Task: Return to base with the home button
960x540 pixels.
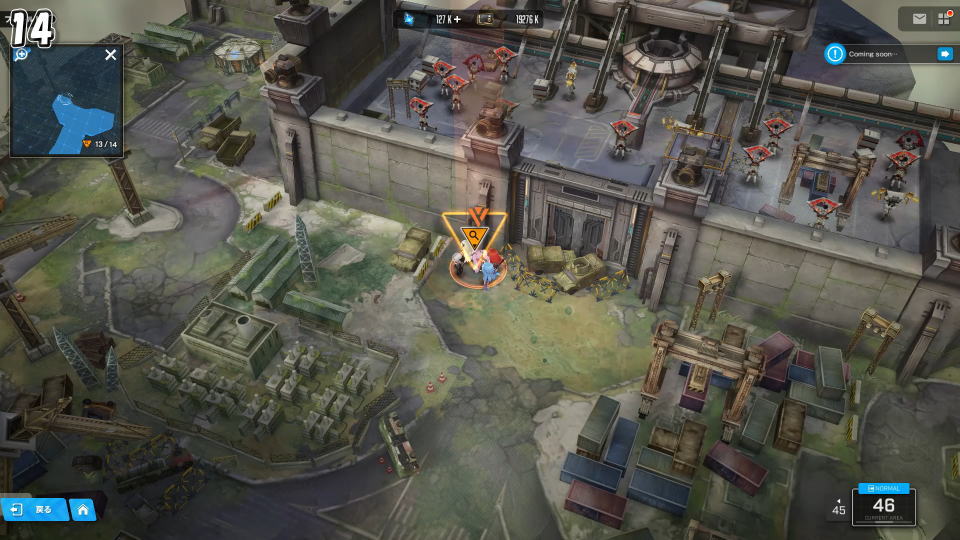Action: pyautogui.click(x=83, y=509)
